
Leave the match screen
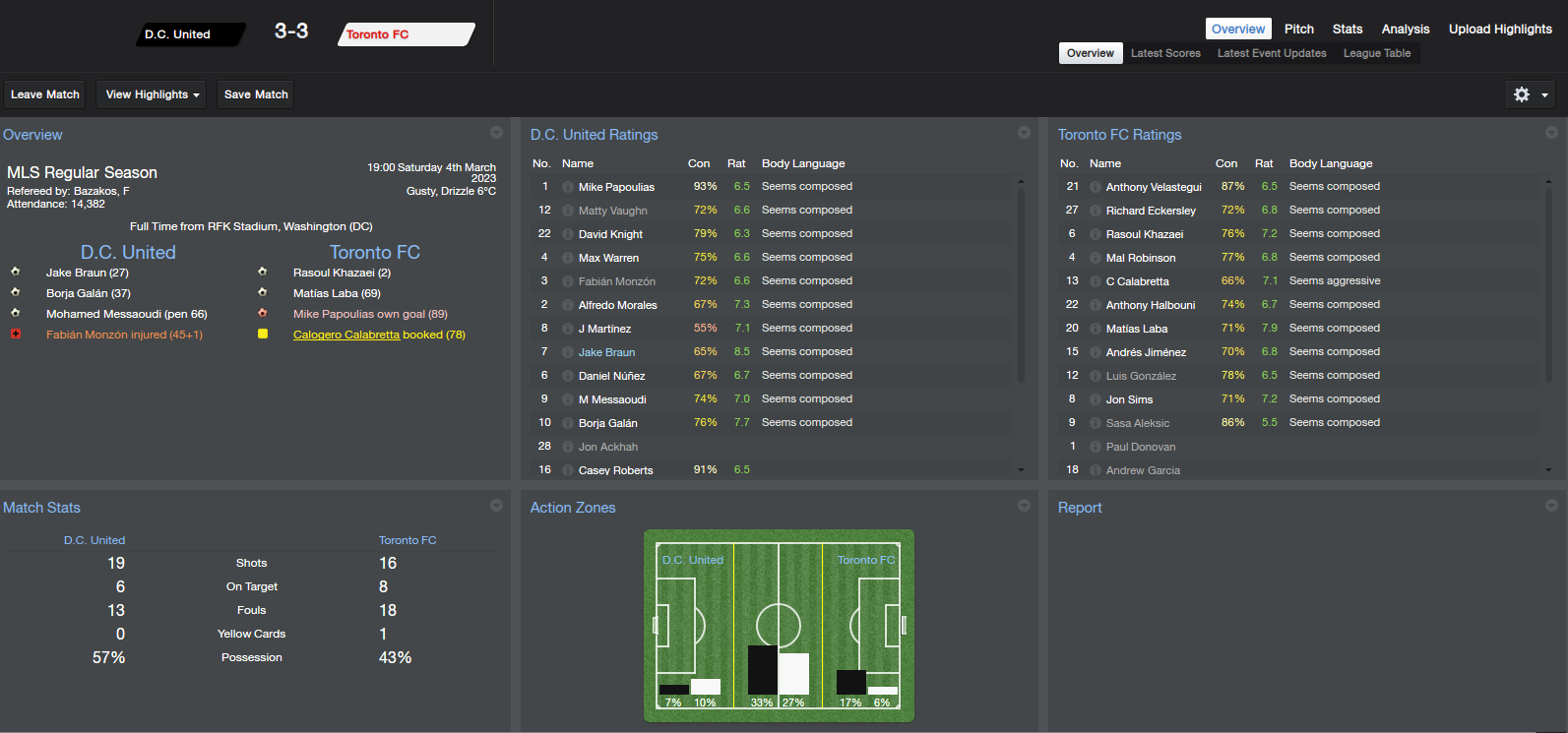[x=45, y=94]
